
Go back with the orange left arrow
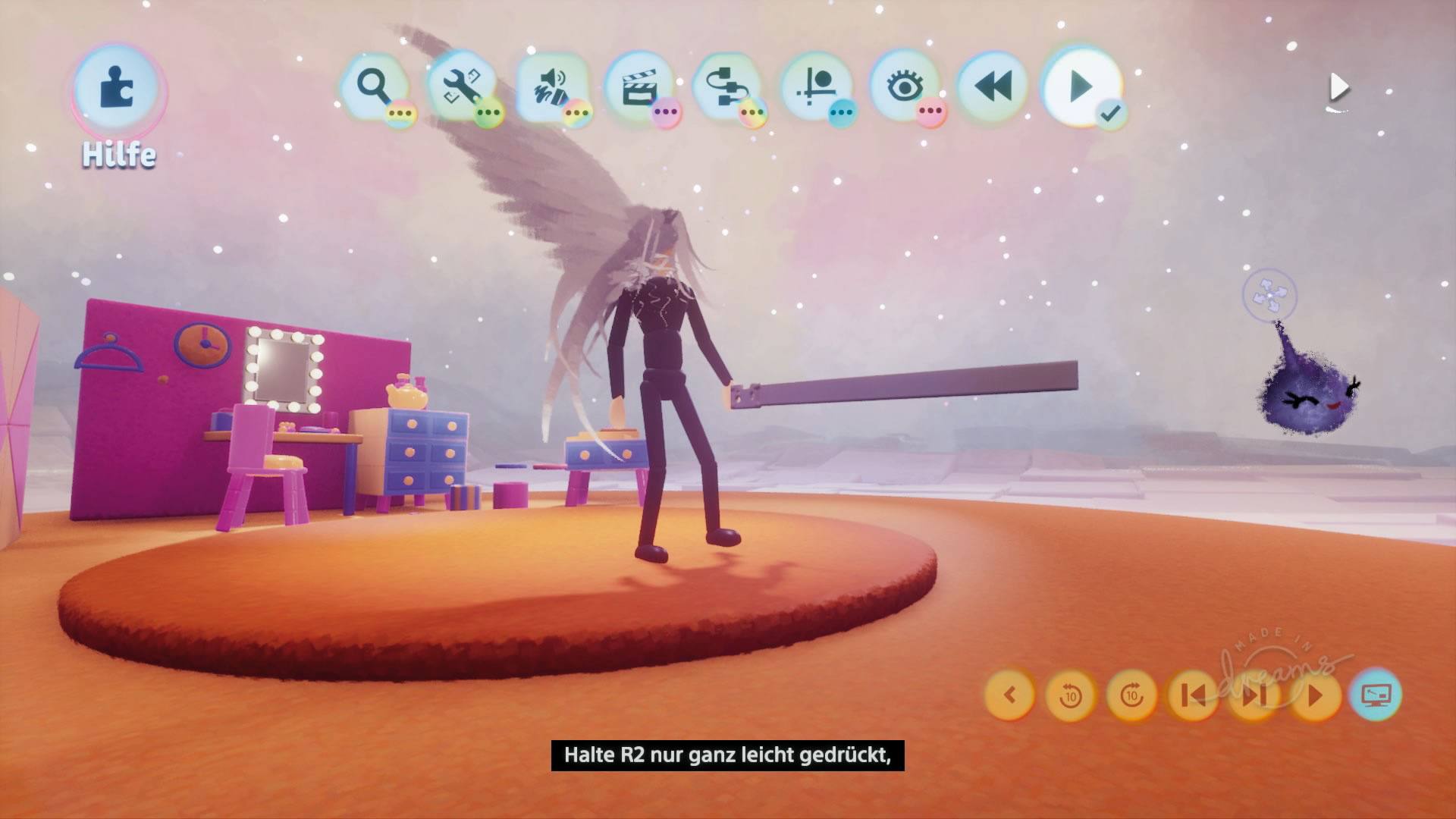click(x=1009, y=695)
